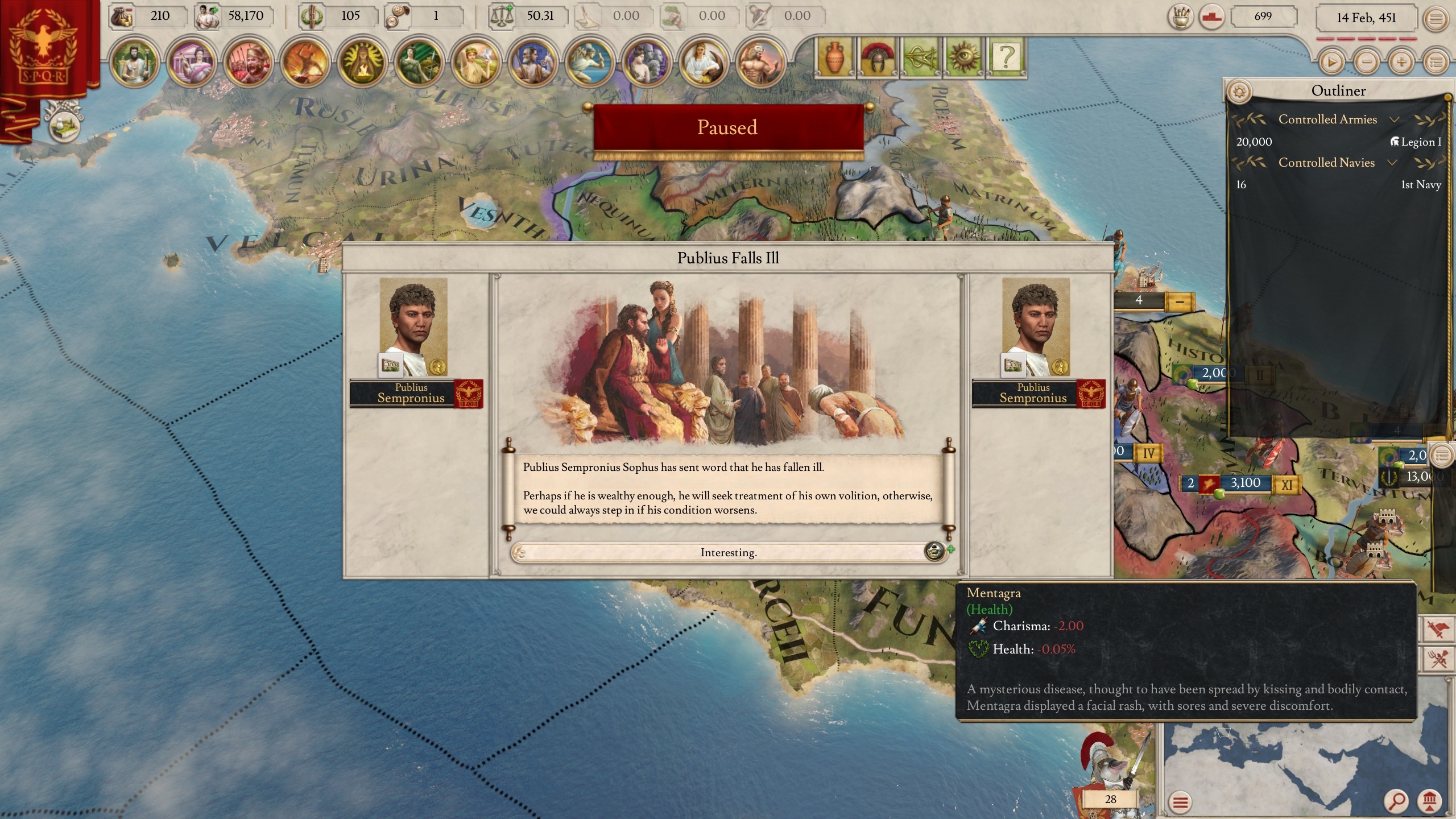Viewport: 1456px width, 819px height.
Task: Open the left Publius Sempronius portrait
Action: click(413, 327)
